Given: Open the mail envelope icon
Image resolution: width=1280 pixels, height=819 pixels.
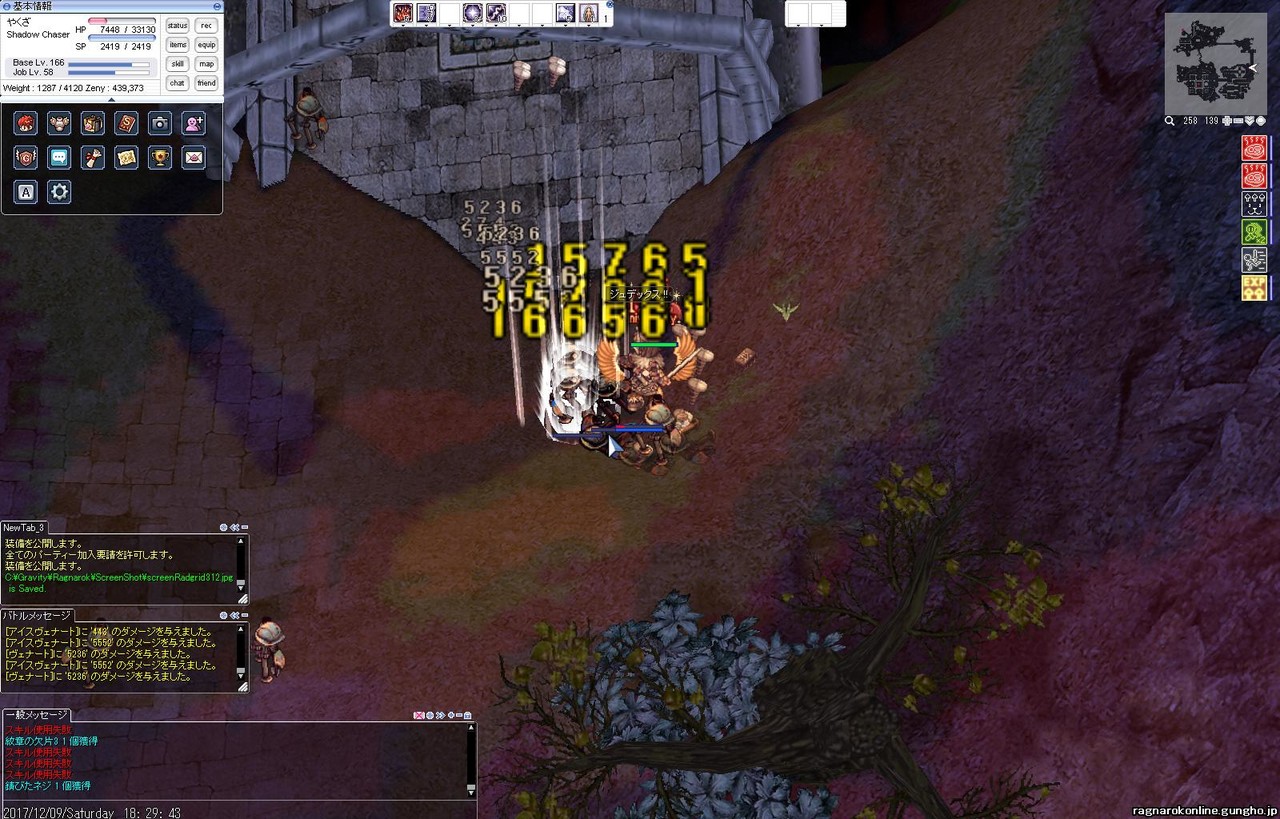Looking at the screenshot, I should 194,157.
